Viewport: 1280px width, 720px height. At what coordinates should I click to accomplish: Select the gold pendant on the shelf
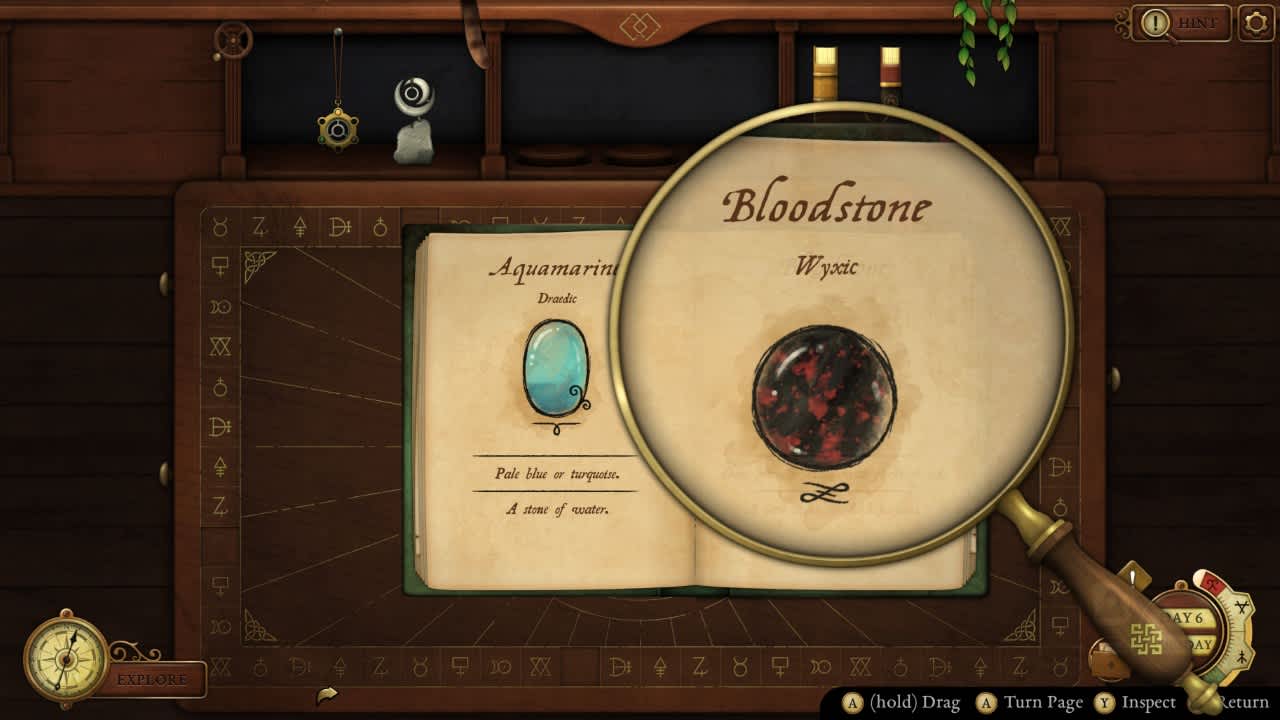point(338,128)
